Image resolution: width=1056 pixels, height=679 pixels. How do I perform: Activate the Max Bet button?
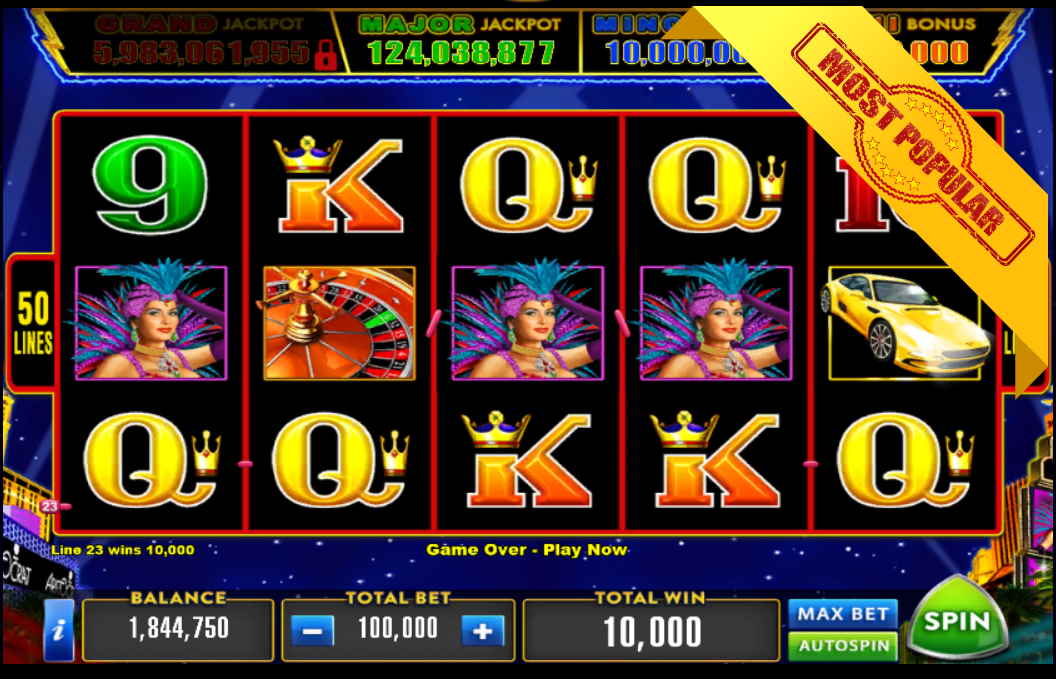click(x=842, y=613)
